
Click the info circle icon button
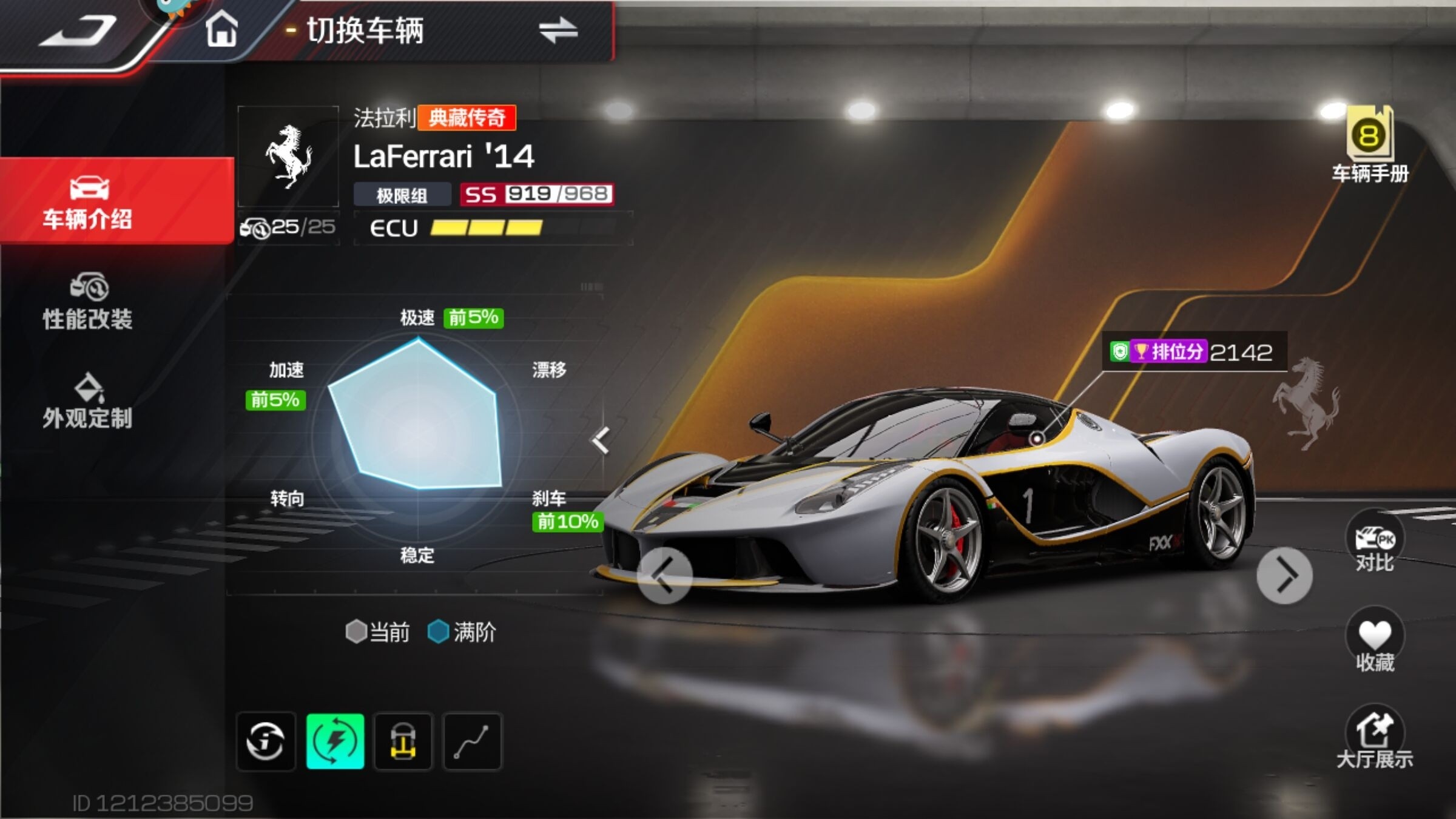point(266,741)
